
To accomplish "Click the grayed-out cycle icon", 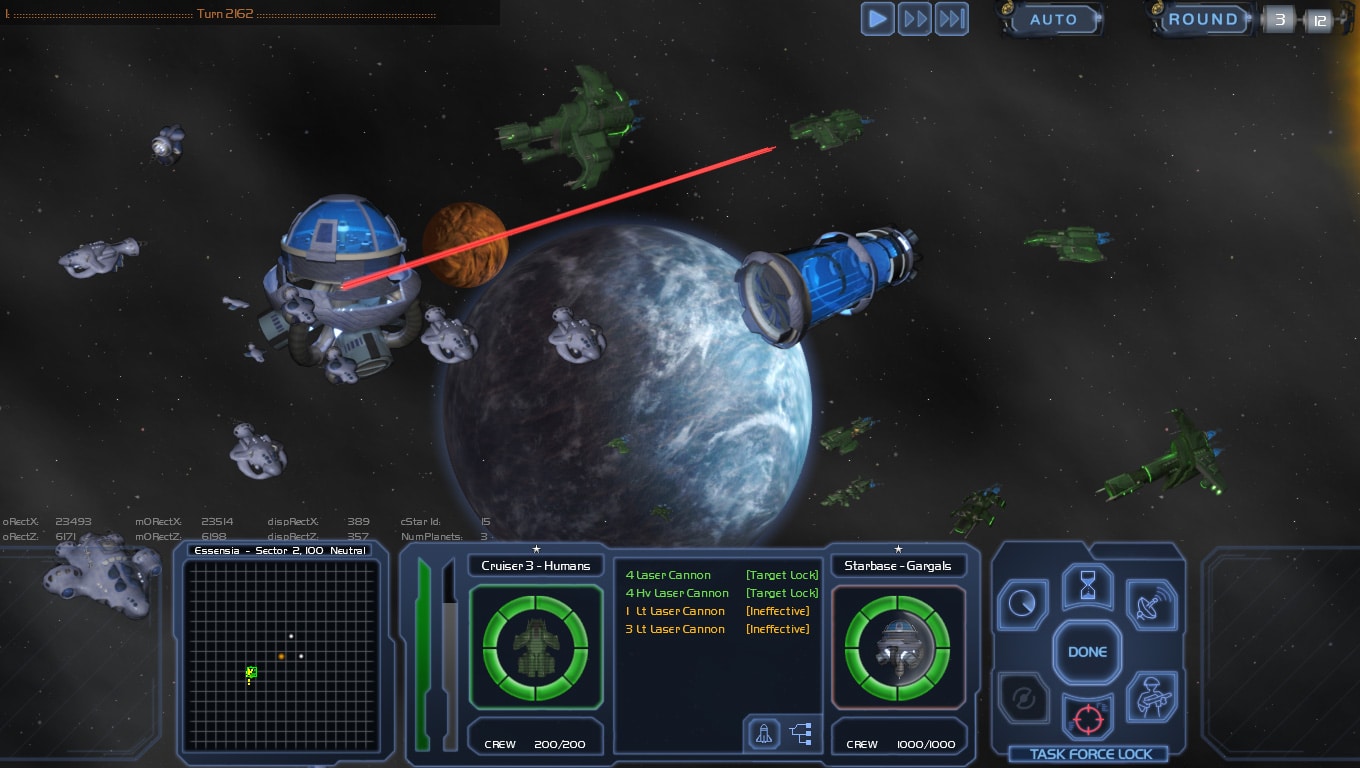I will click(1023, 700).
